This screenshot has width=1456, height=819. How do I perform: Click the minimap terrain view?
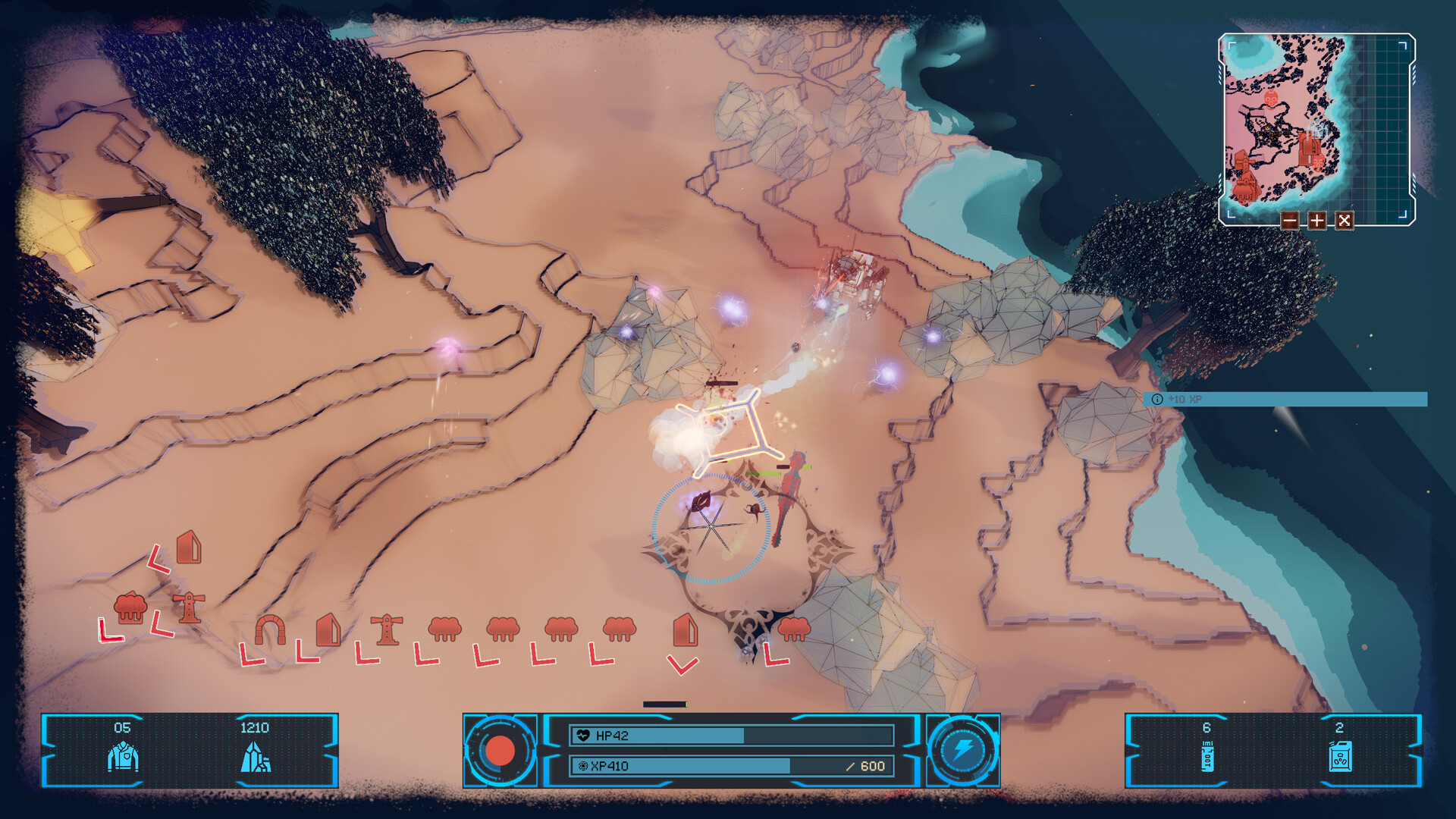1316,125
